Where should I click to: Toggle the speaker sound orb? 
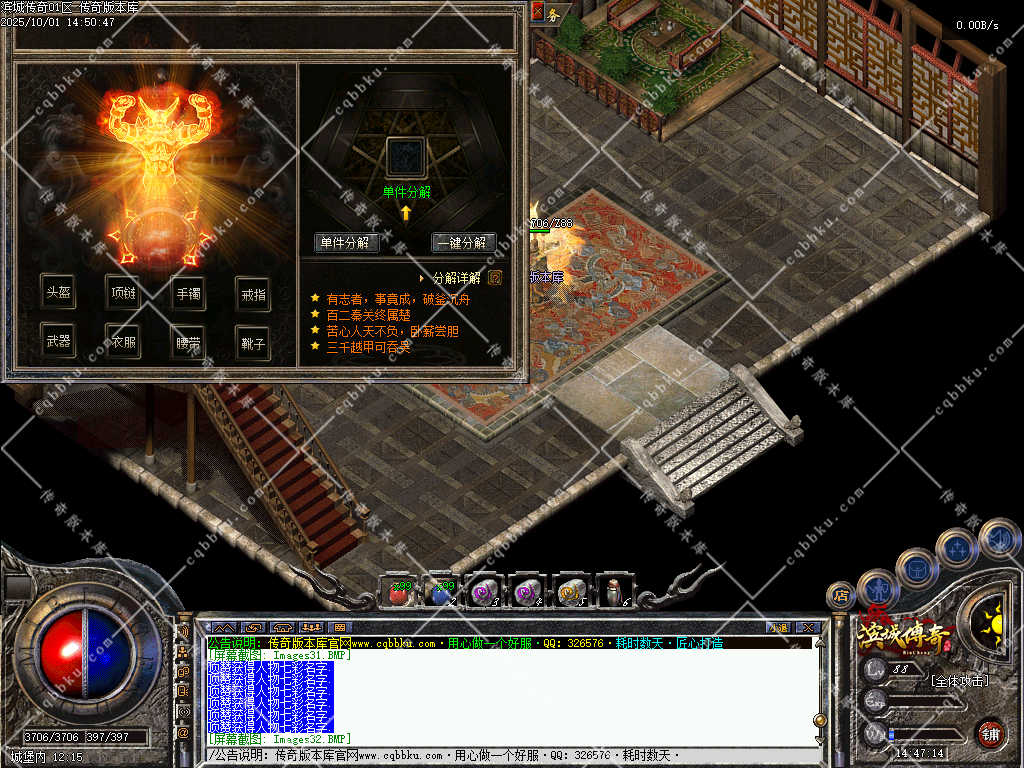(x=999, y=538)
